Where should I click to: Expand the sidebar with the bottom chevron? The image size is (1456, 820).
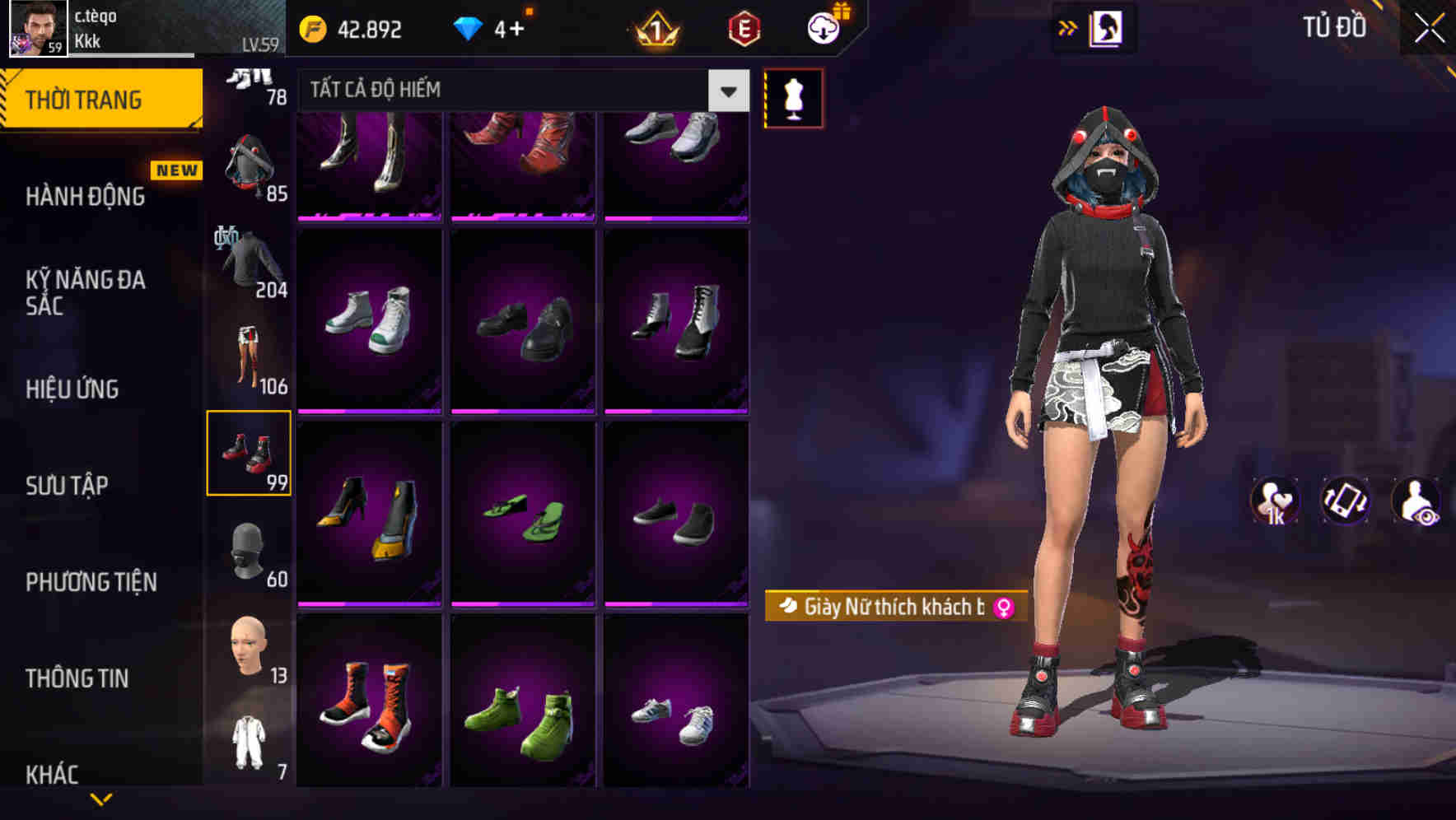103,797
